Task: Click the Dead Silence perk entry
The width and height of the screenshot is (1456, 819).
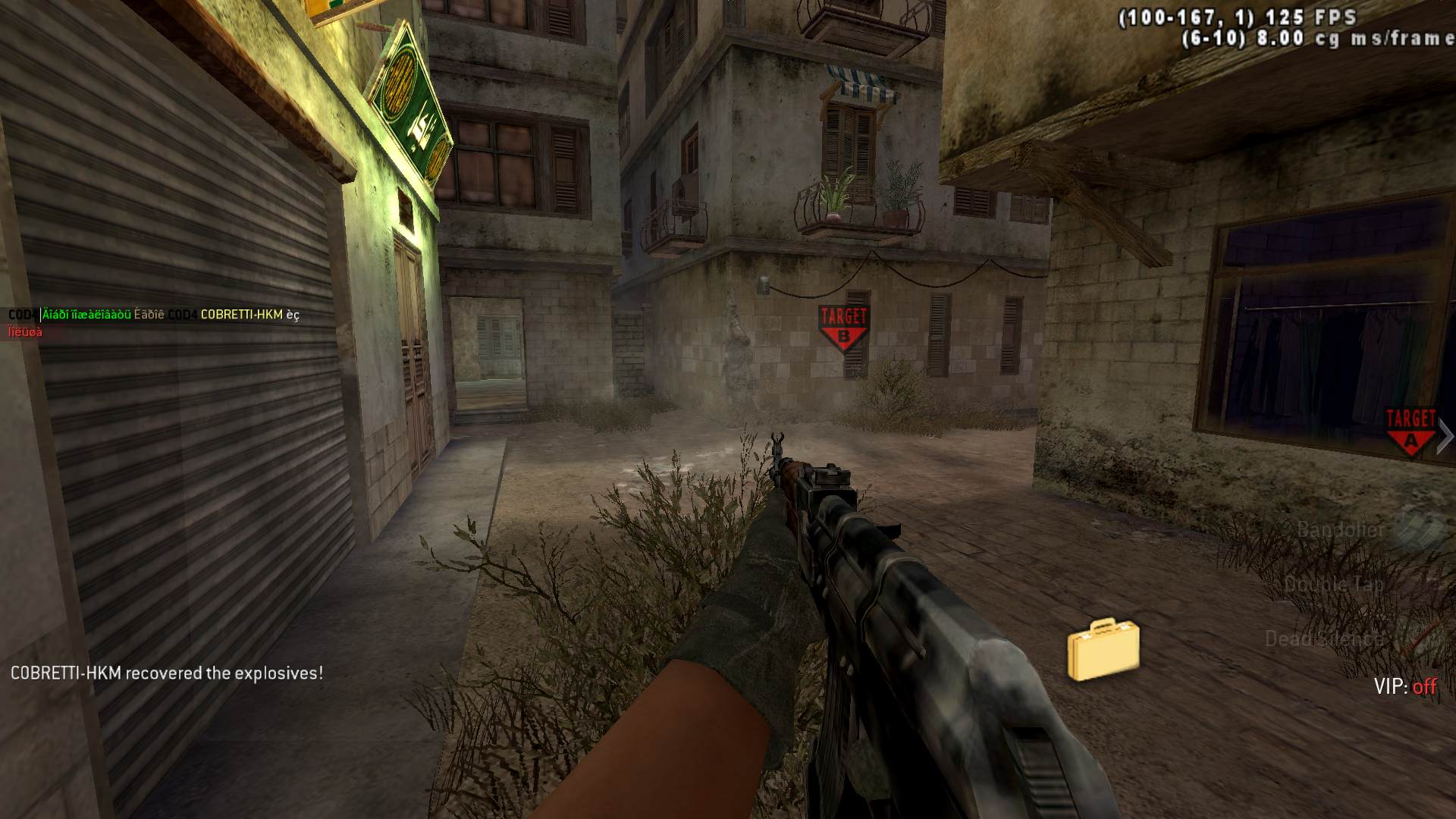Action: tap(1323, 639)
